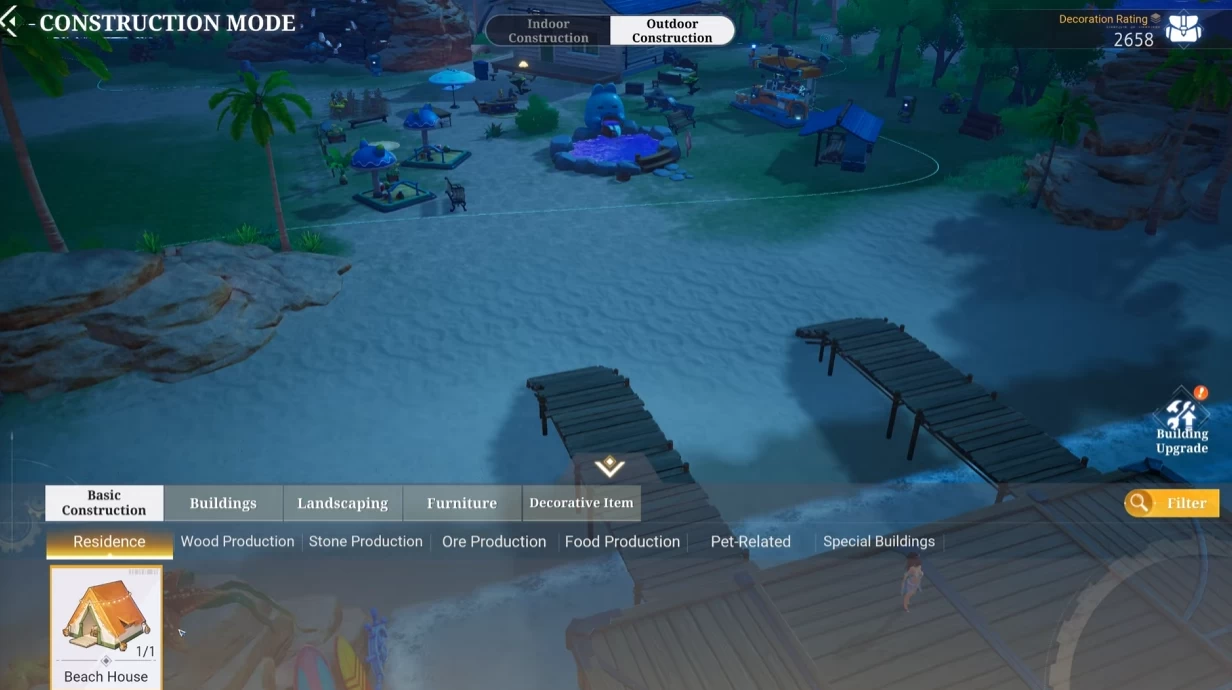Select the Decorative Item category
This screenshot has width=1232, height=690.
click(x=581, y=503)
